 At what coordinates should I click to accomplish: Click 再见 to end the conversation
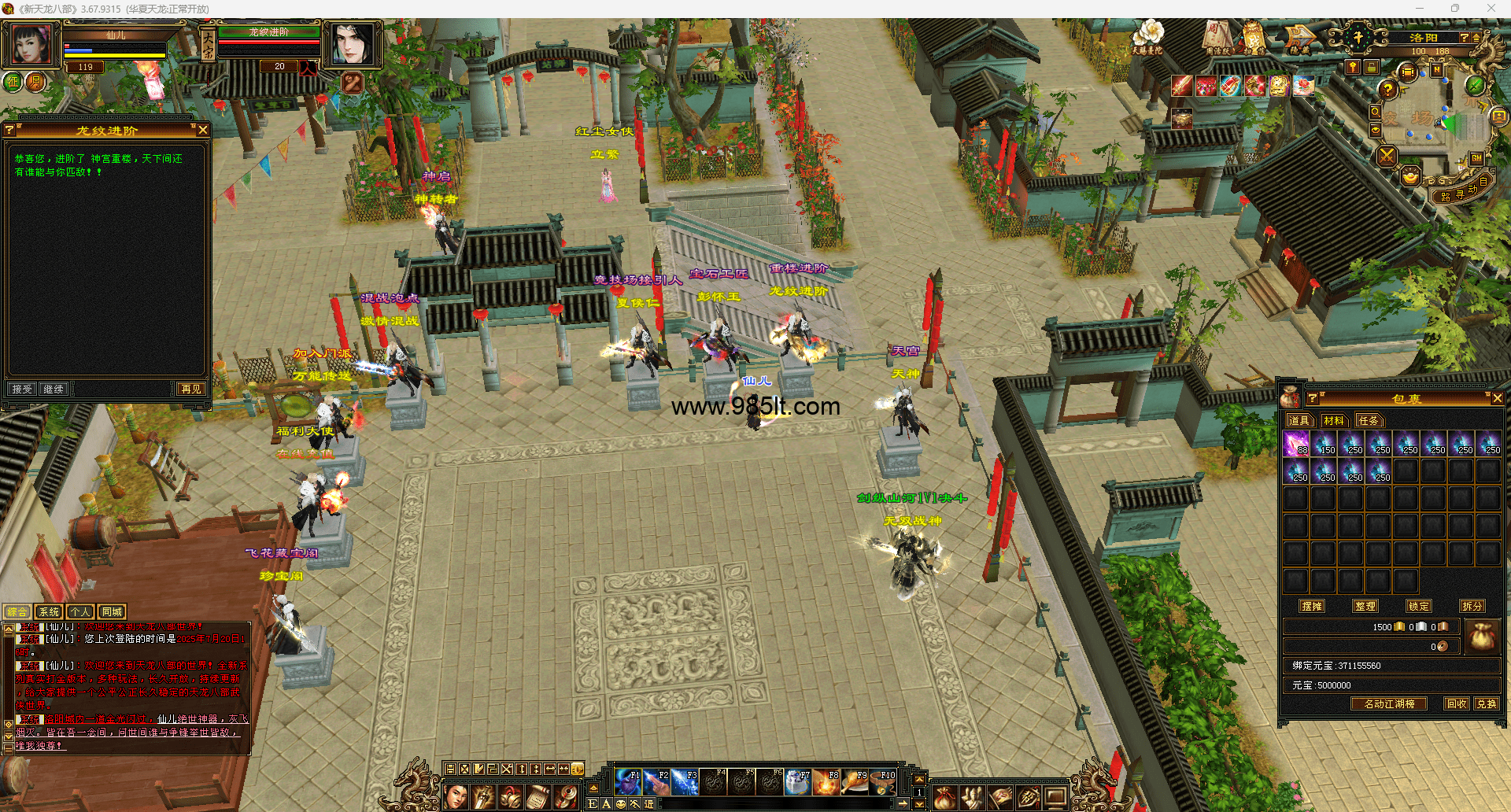(190, 389)
